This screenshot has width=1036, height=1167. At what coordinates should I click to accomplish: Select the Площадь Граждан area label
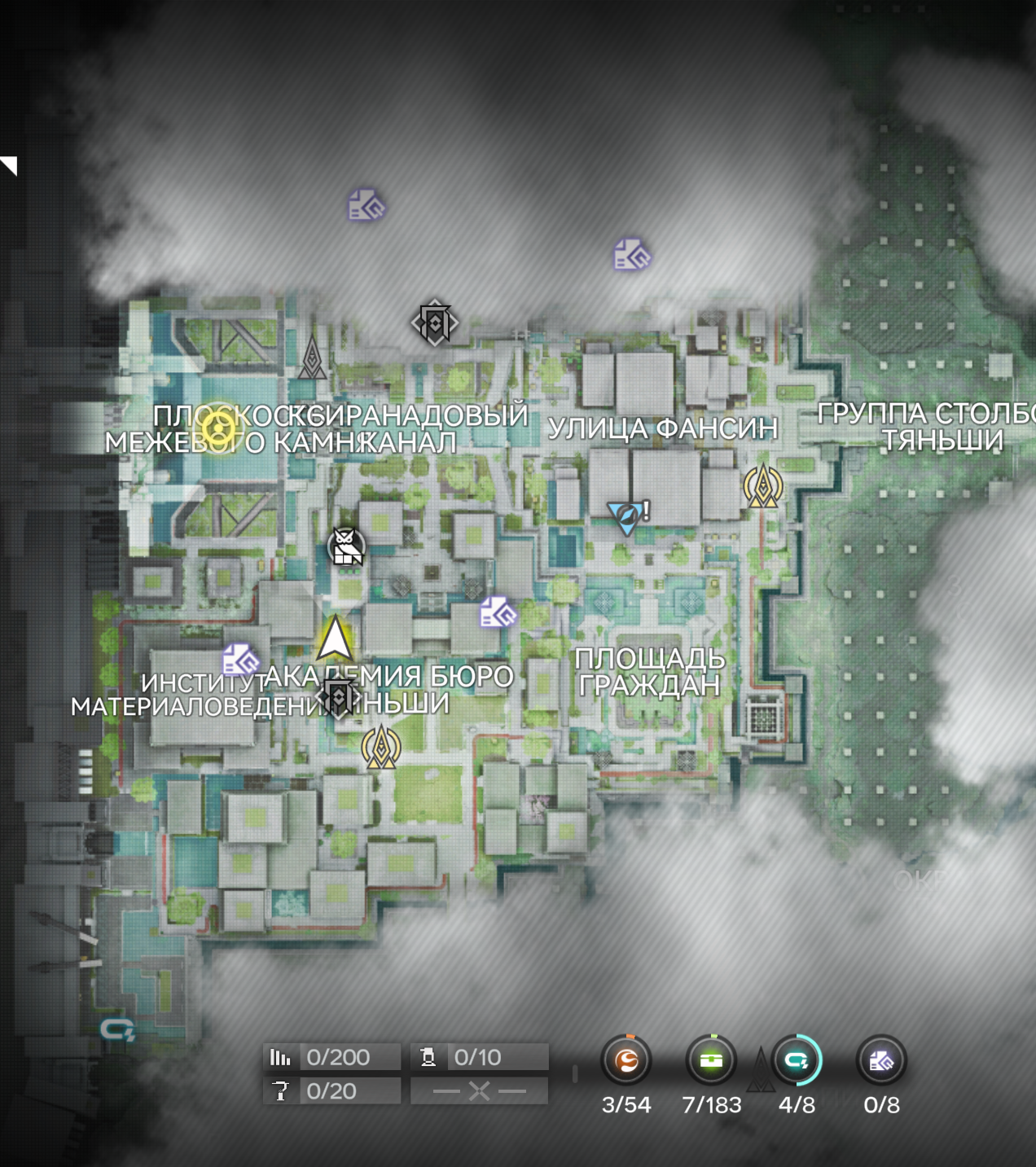click(x=649, y=673)
